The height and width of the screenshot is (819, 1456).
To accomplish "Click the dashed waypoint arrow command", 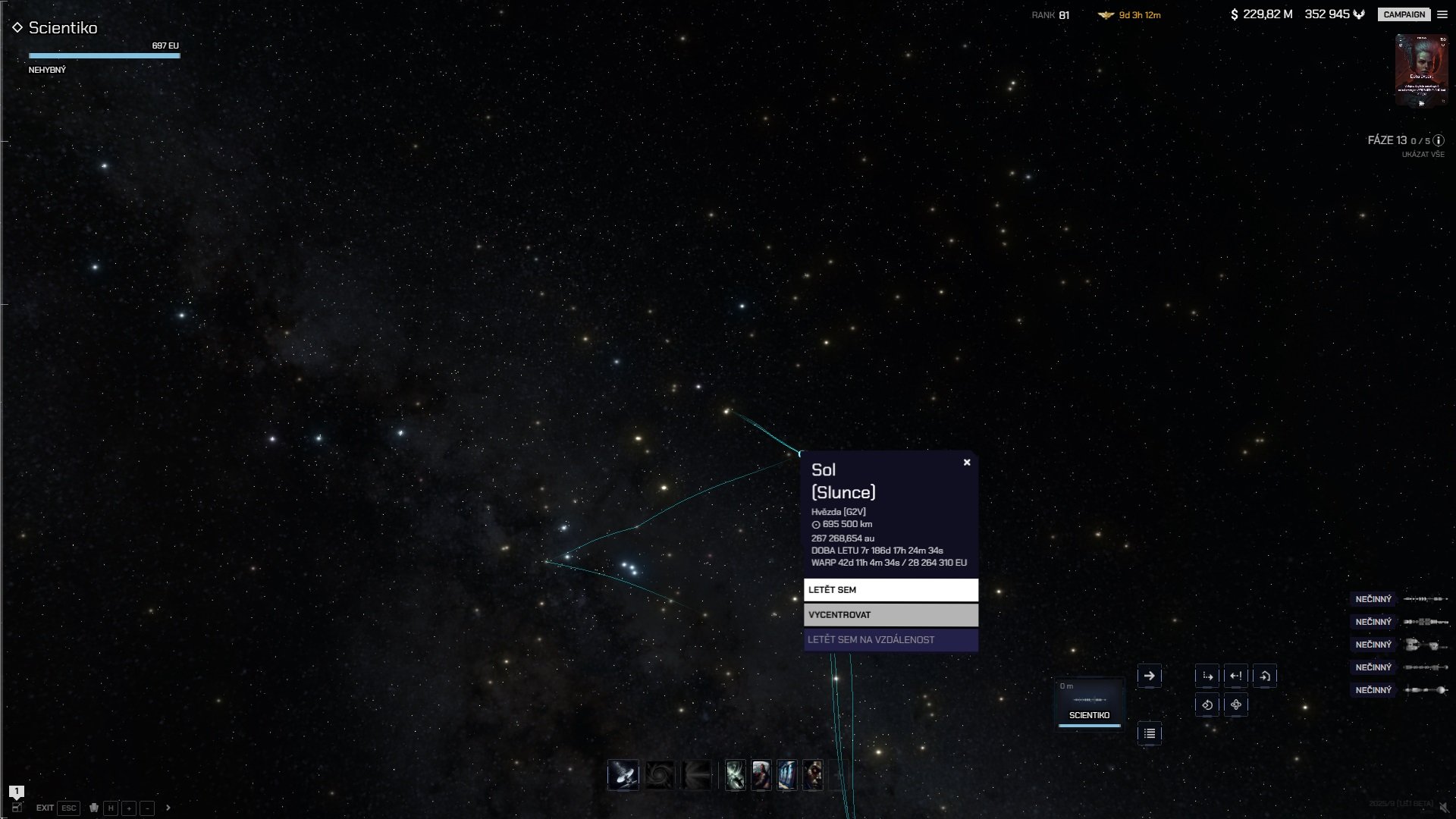I will pos(1207,676).
